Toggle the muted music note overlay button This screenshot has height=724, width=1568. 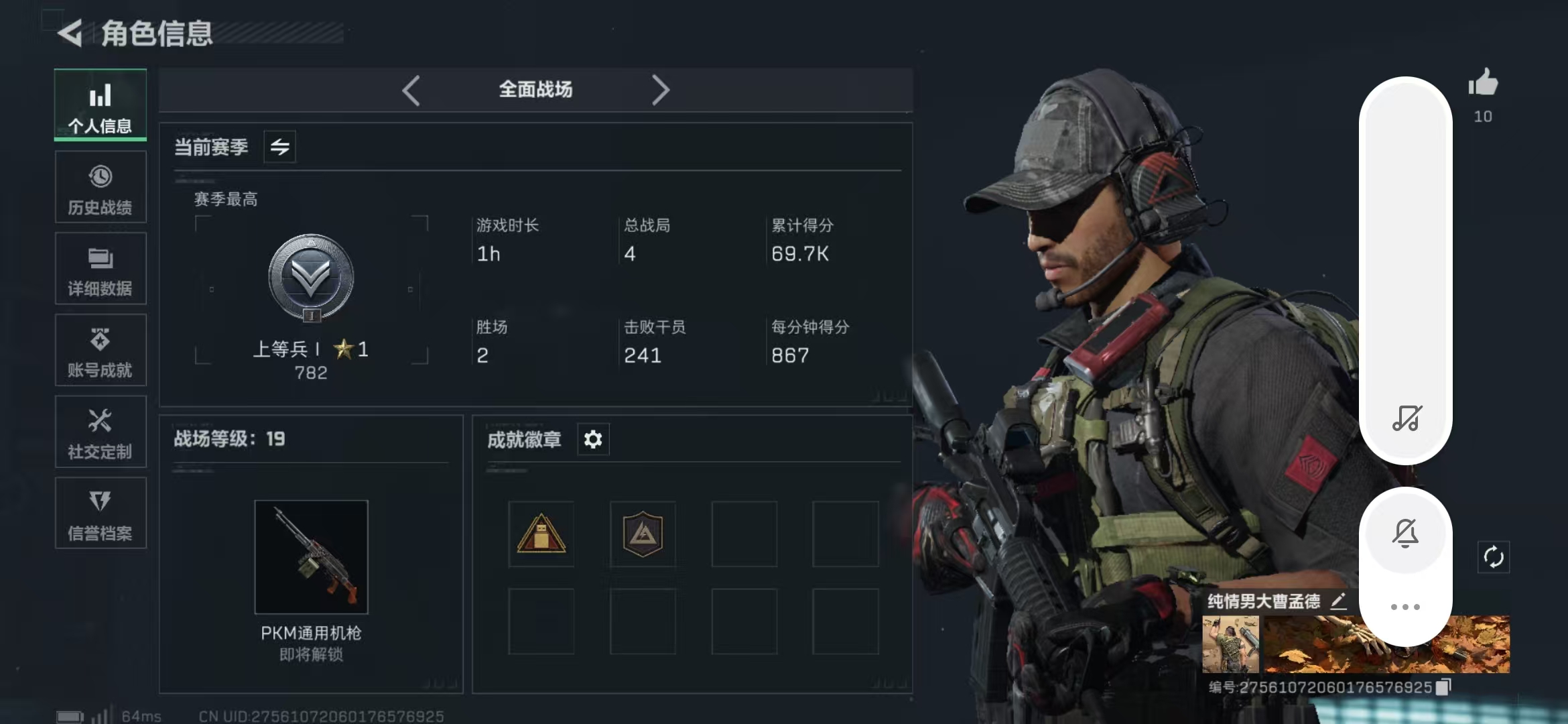click(1407, 418)
